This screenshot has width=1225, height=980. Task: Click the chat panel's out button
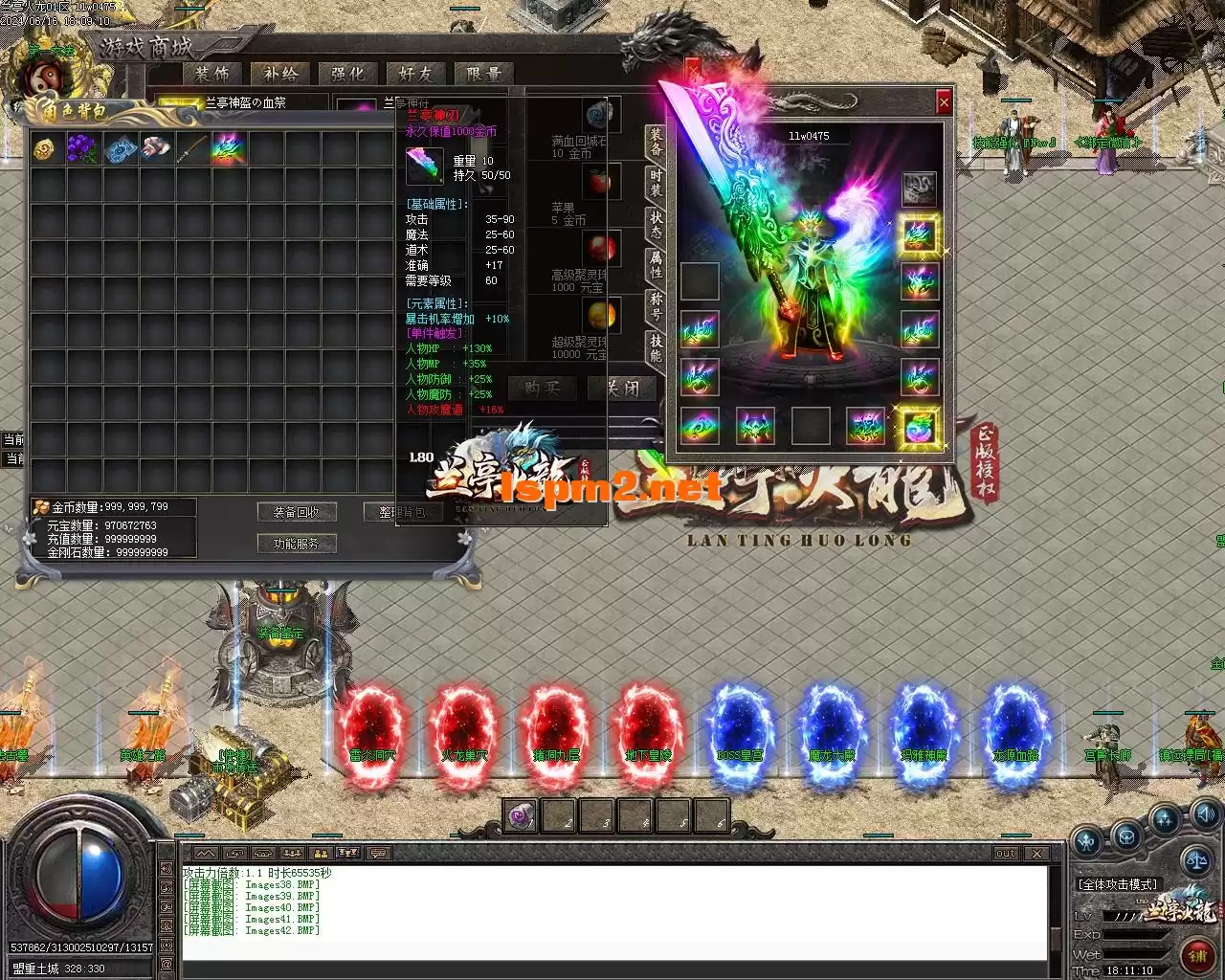pyautogui.click(x=1005, y=853)
